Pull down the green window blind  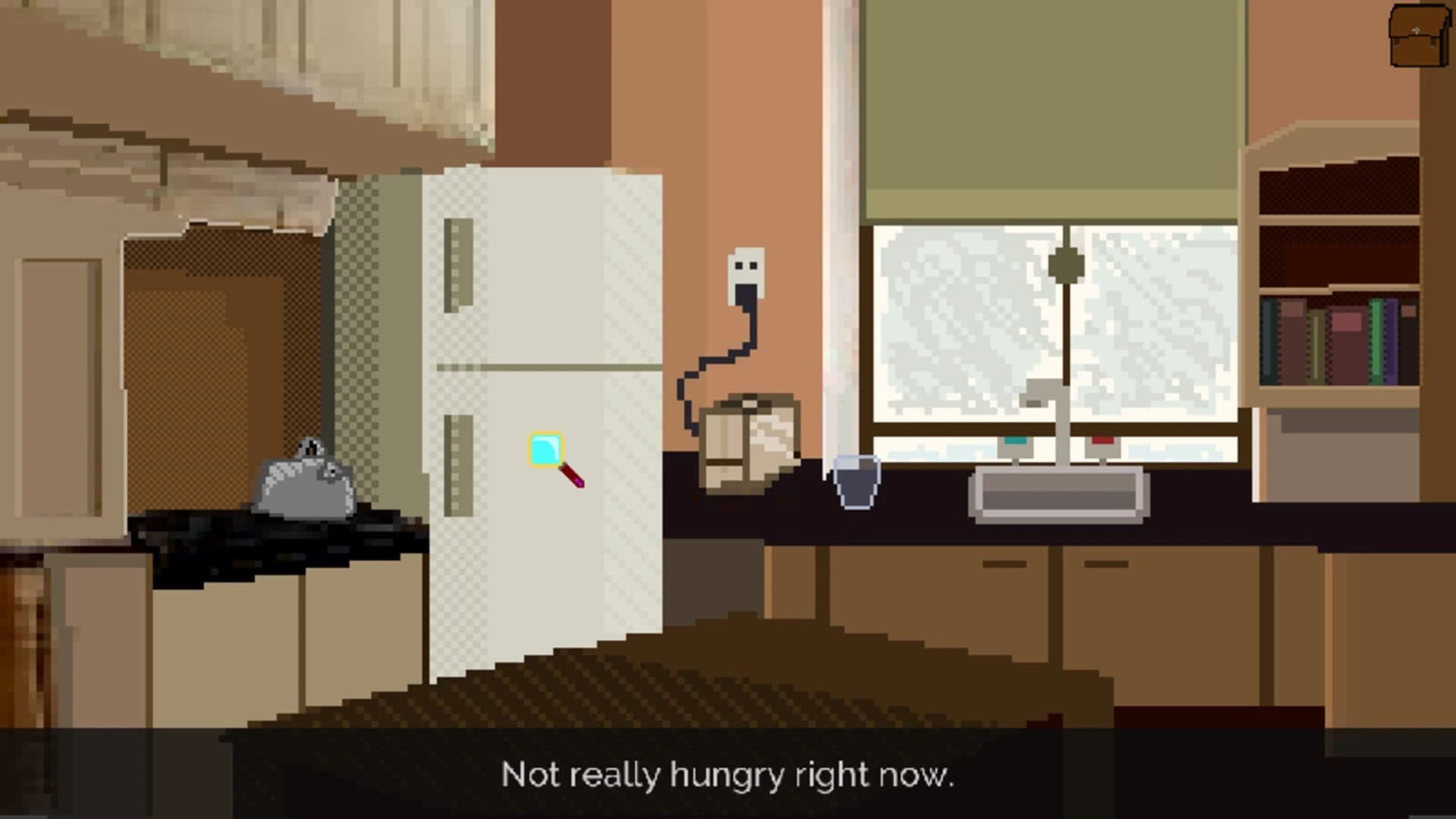point(1054,114)
